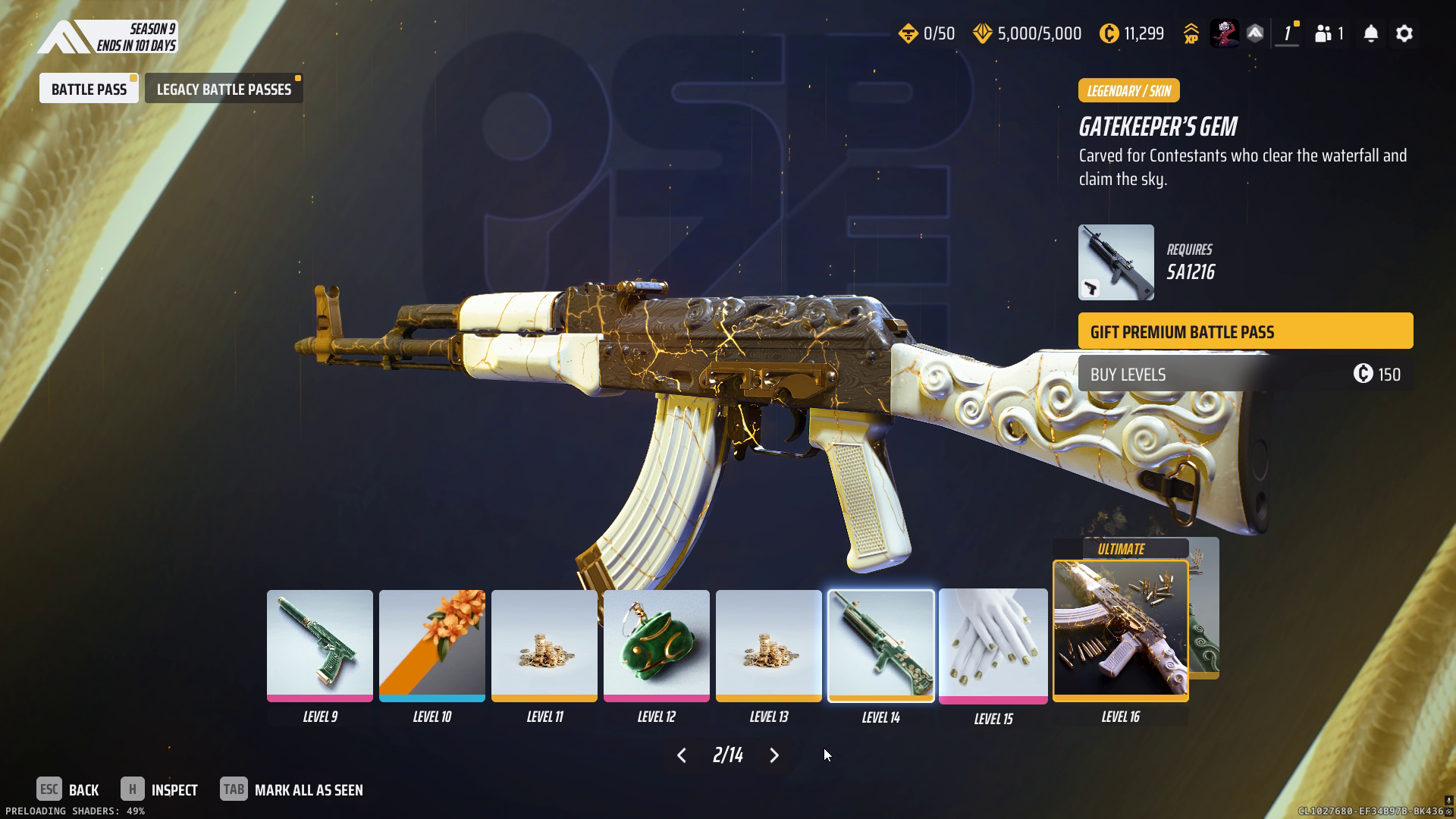Mark all rewards as seen
Image resolution: width=1456 pixels, height=819 pixels.
pyautogui.click(x=292, y=790)
